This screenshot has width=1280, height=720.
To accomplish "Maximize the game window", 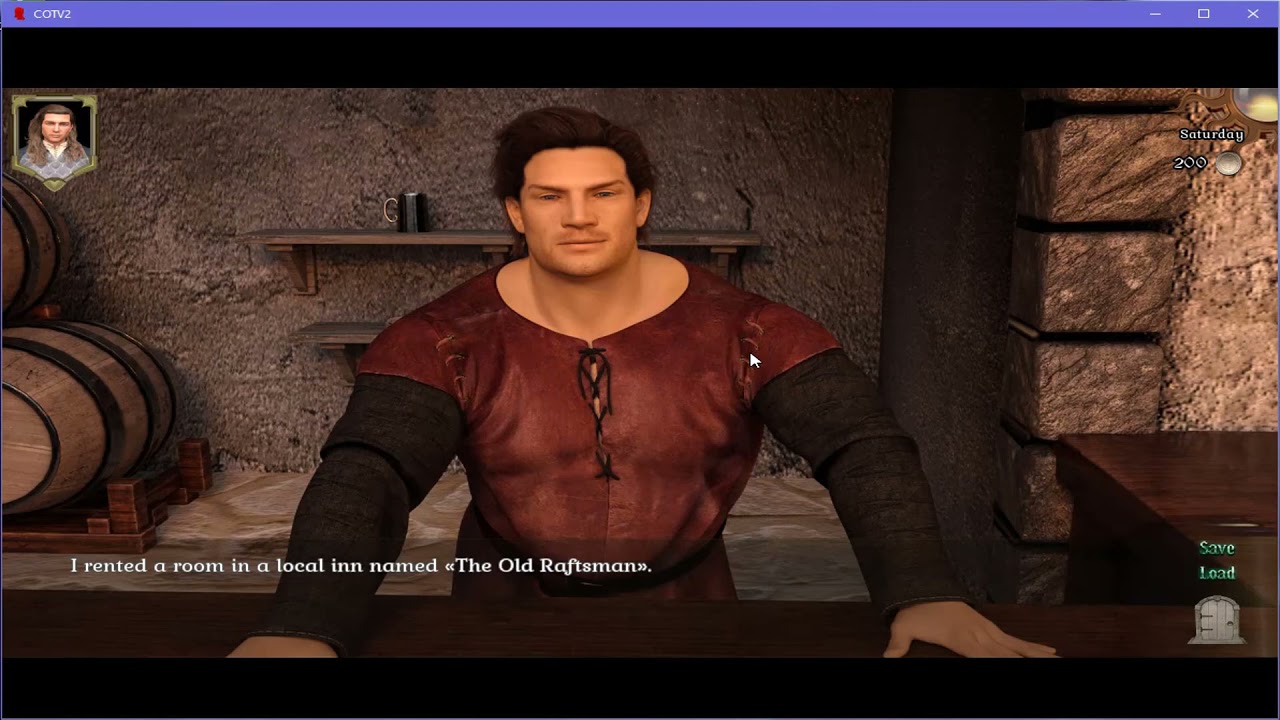I will [1204, 14].
